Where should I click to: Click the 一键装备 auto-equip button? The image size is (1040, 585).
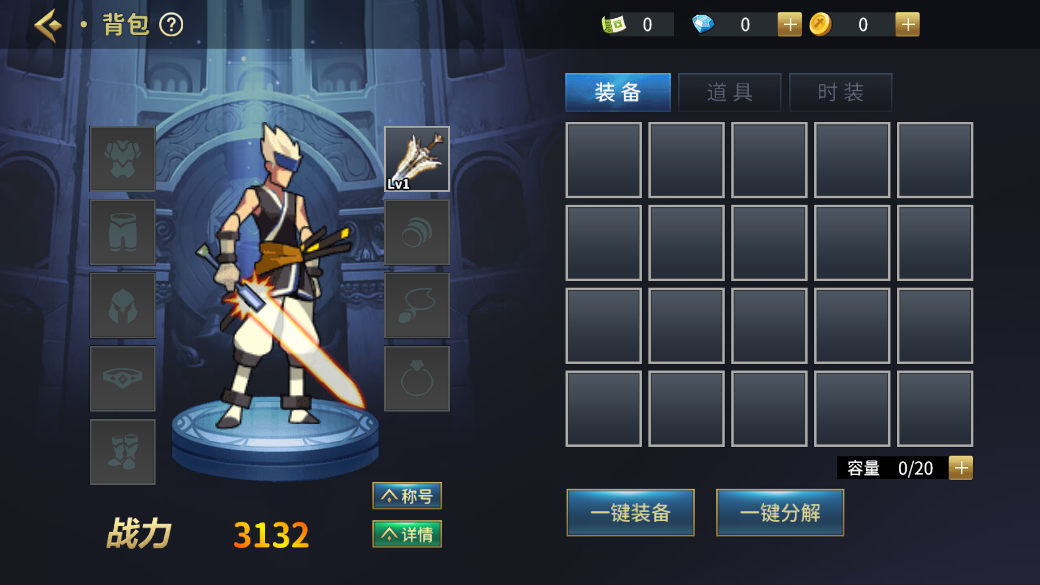point(630,513)
